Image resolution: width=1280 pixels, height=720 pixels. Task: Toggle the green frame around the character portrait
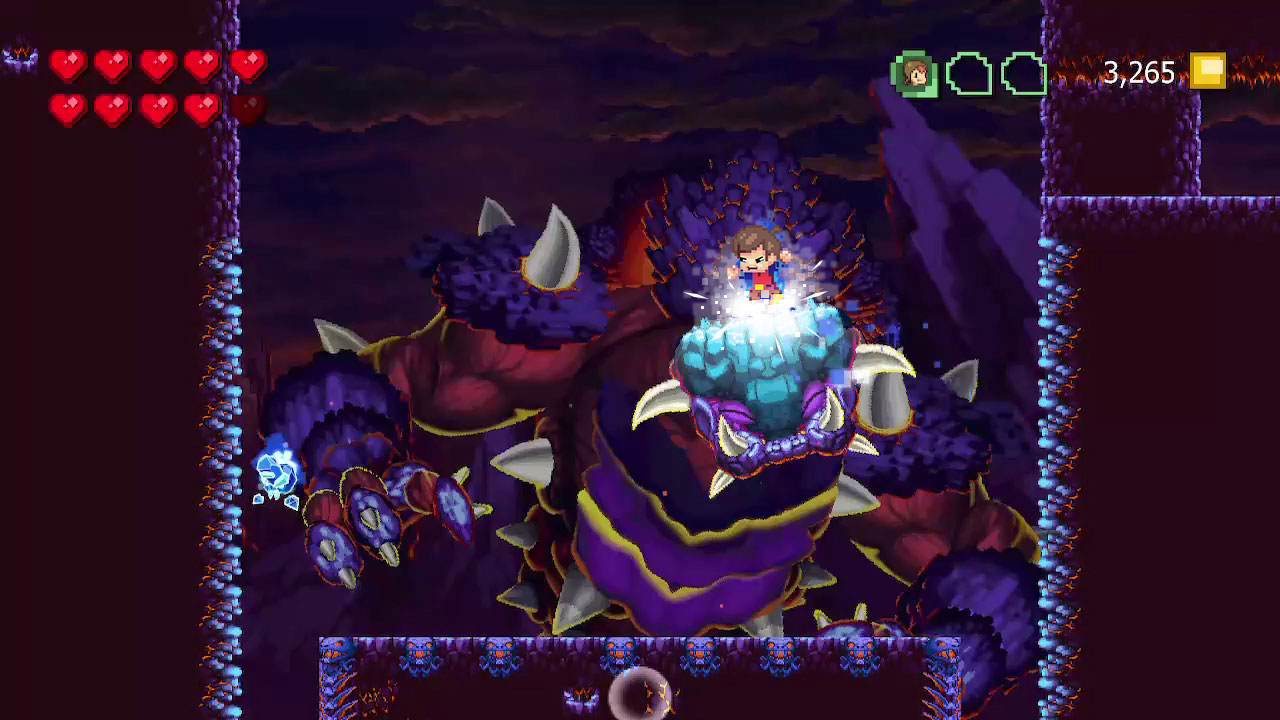(x=915, y=73)
